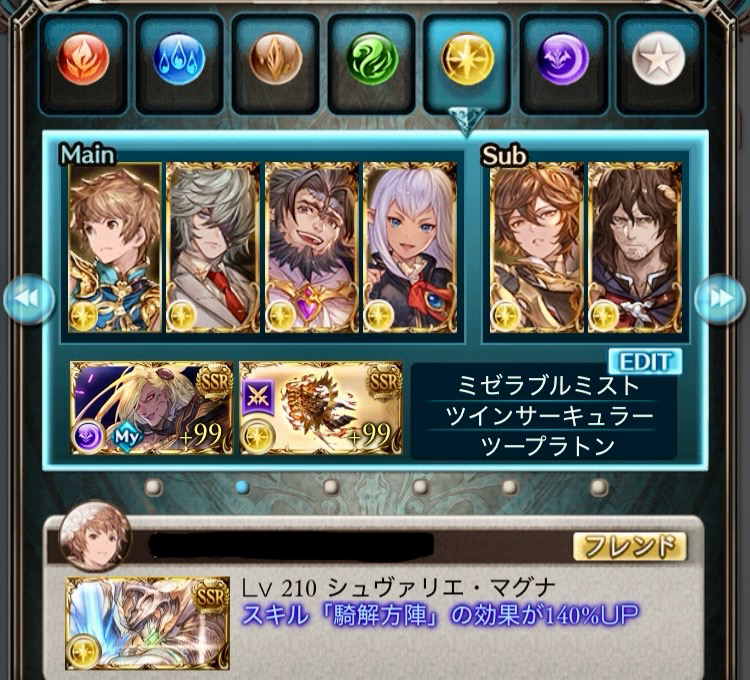This screenshot has height=680, width=750.
Task: Select the first sub member with brown hair
Action: coord(536,247)
